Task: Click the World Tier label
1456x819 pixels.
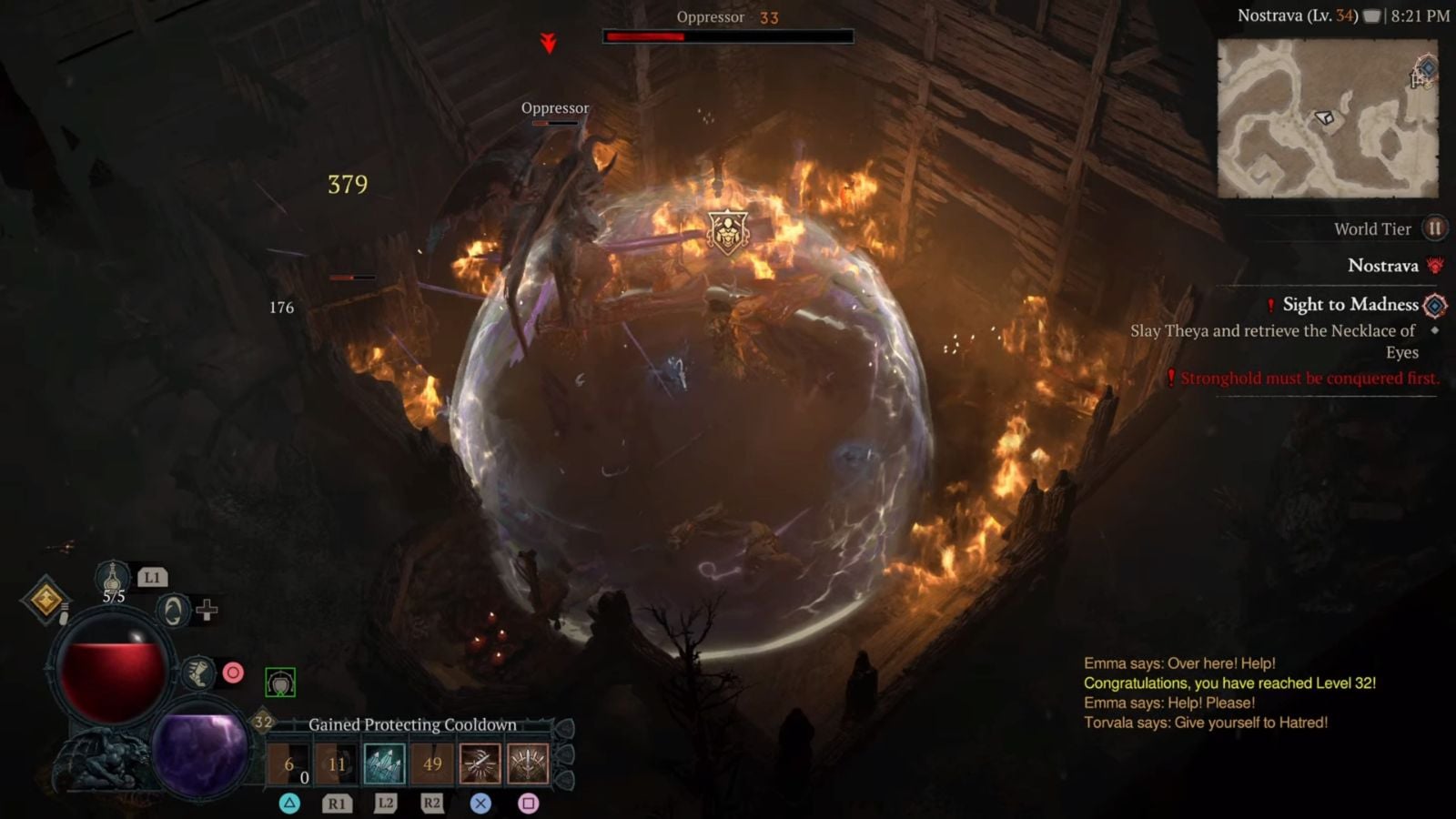Action: click(x=1371, y=228)
